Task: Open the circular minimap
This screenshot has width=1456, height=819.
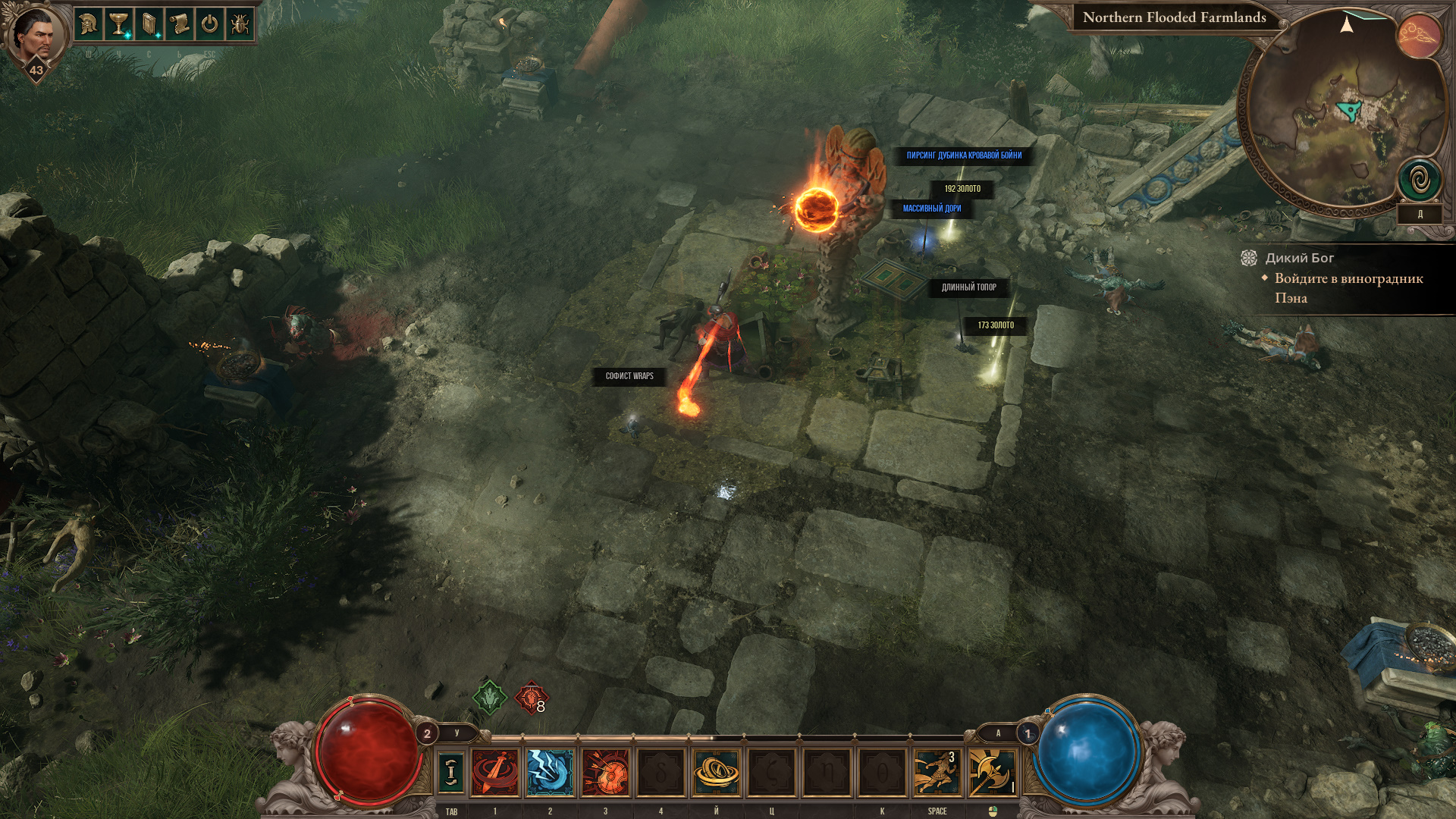Action: tap(1342, 114)
